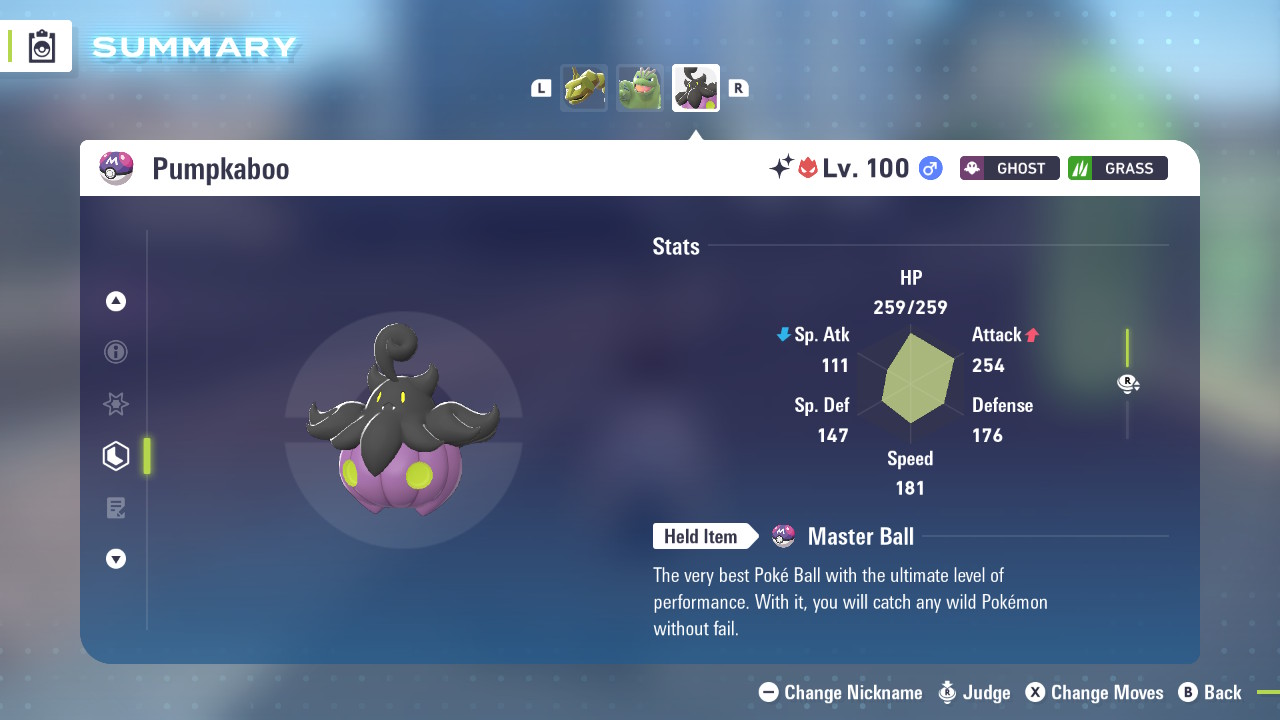Click the Master Ball held item
This screenshot has width=1280, height=720.
pos(860,537)
